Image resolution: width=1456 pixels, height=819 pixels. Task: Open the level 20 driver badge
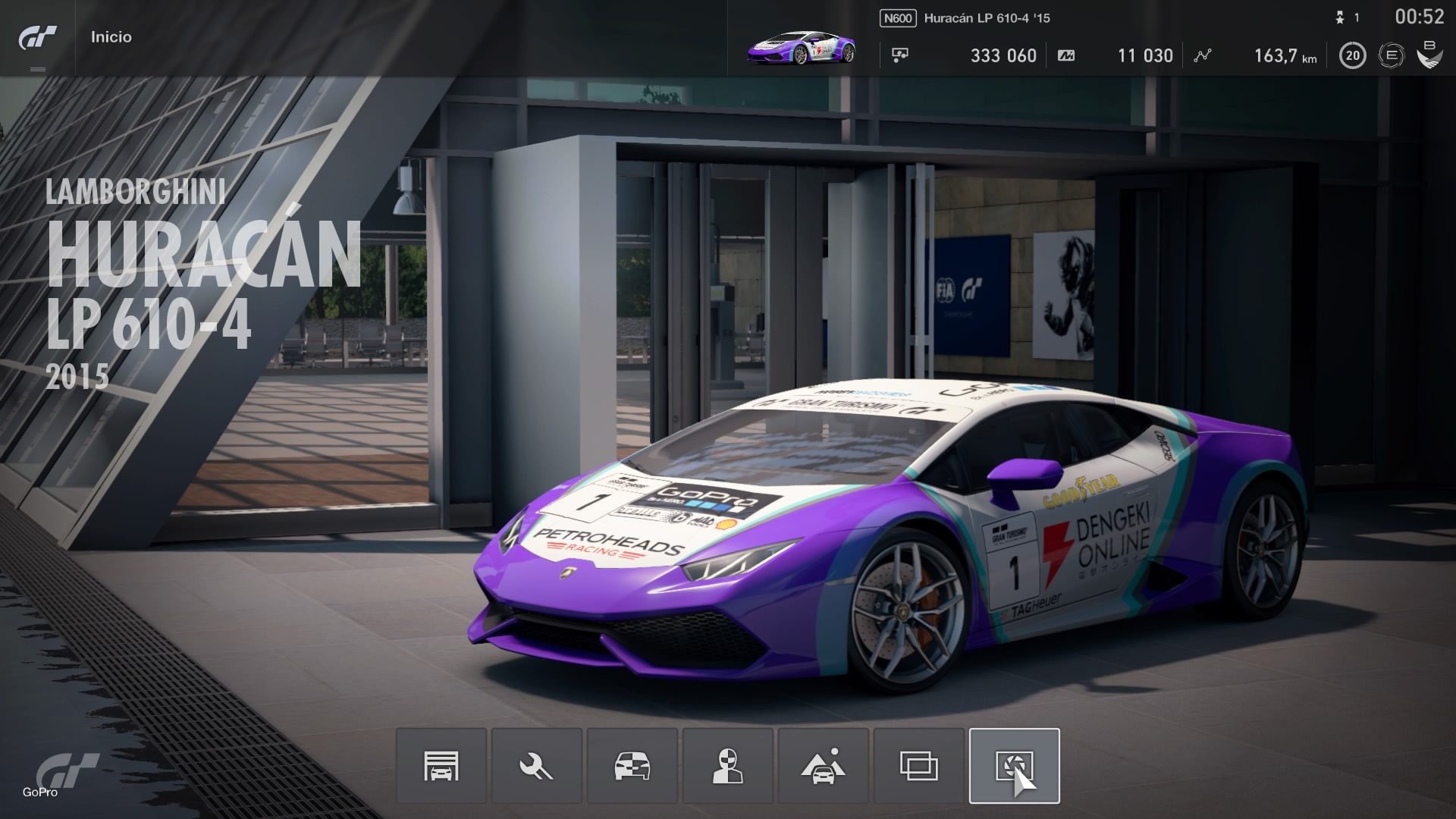pyautogui.click(x=1352, y=55)
